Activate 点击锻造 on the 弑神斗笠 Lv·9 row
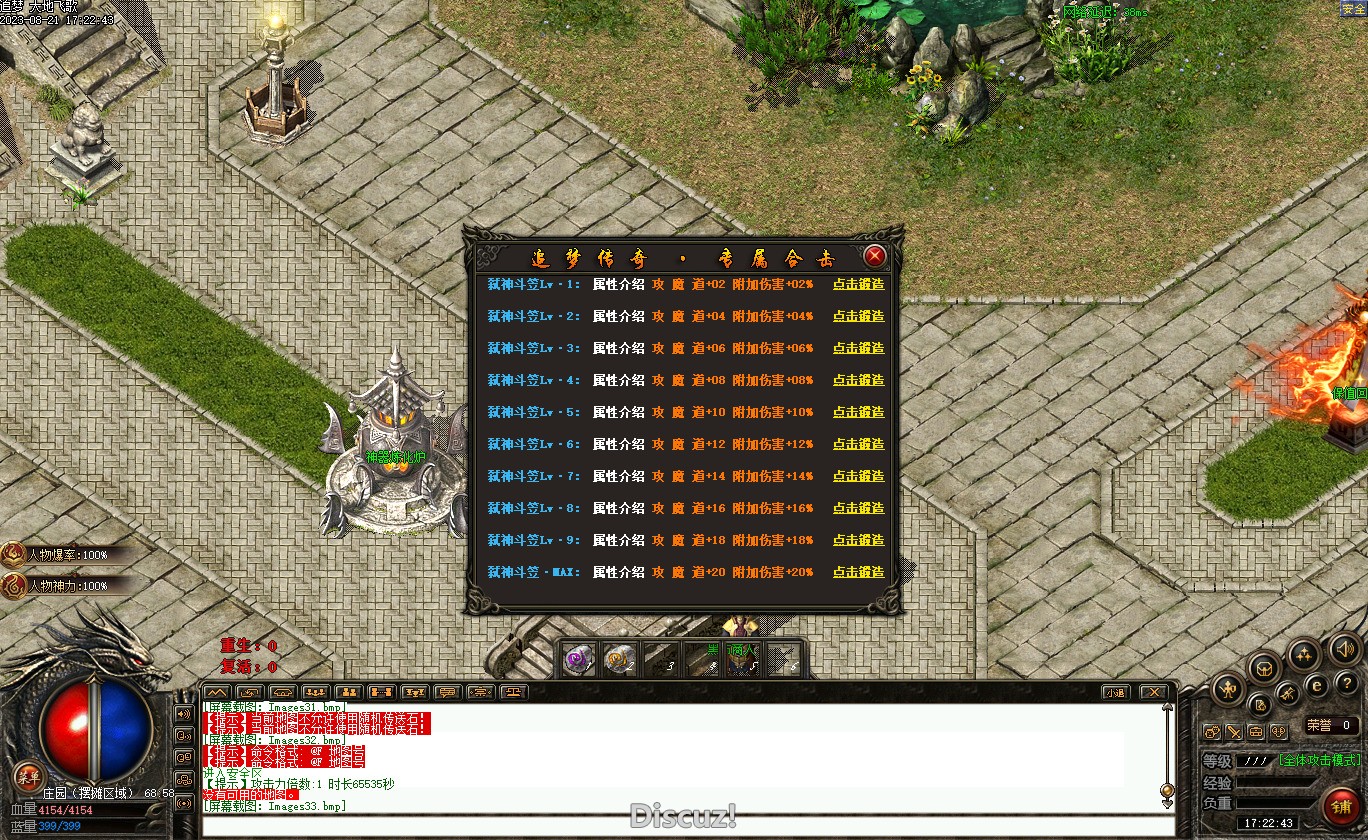1368x840 pixels. point(858,540)
